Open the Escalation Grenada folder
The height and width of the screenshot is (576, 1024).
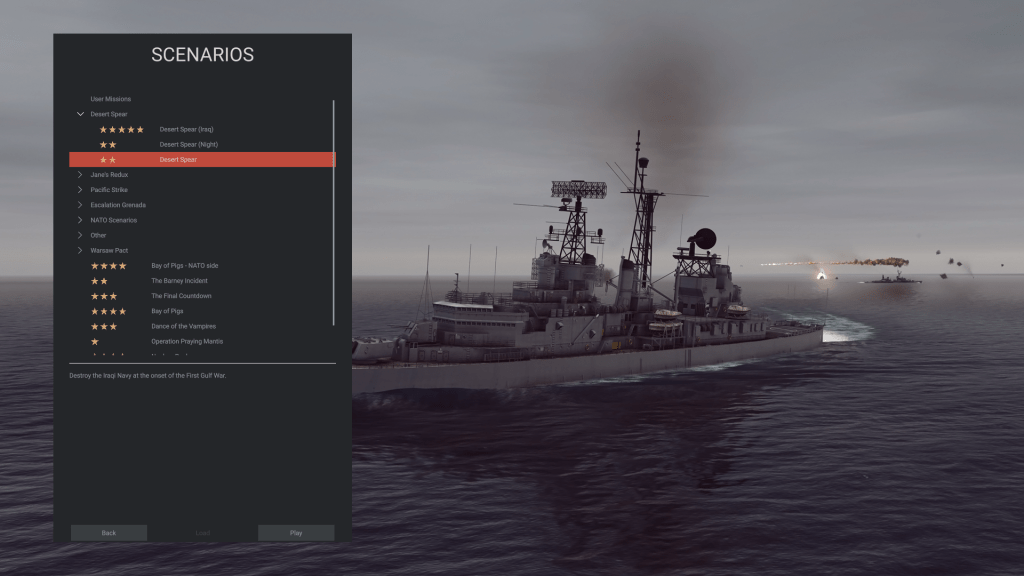tap(80, 205)
